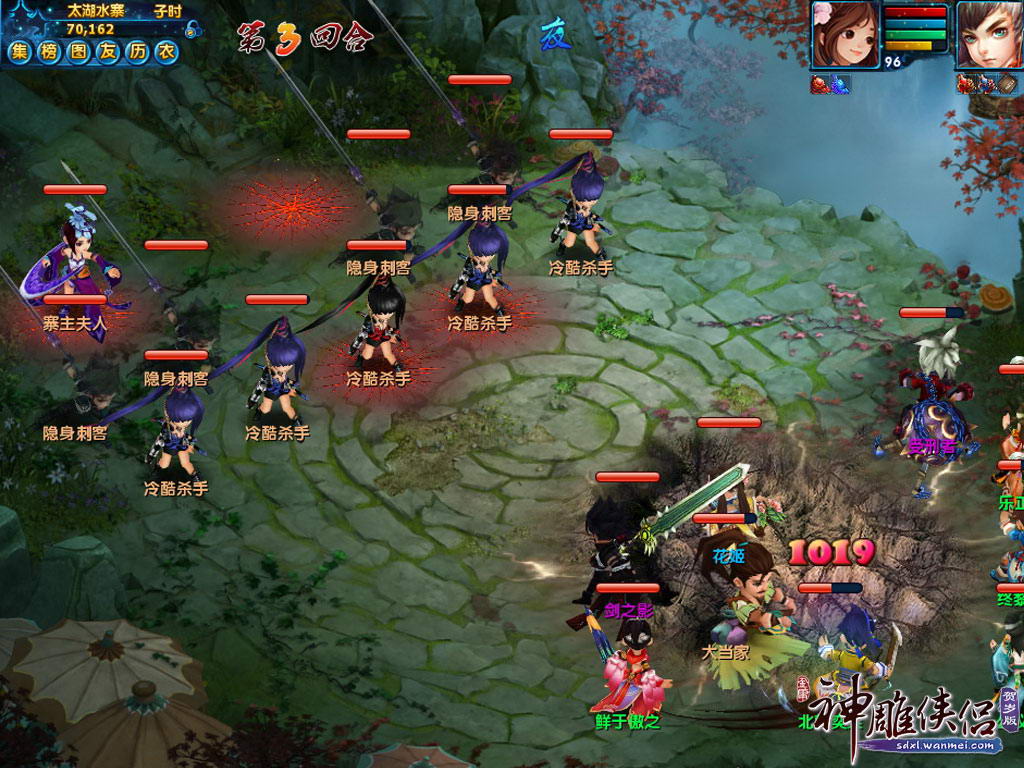Image resolution: width=1024 pixels, height=768 pixels.
Task: Click the blue buff icon under girl's portrait
Action: [839, 85]
